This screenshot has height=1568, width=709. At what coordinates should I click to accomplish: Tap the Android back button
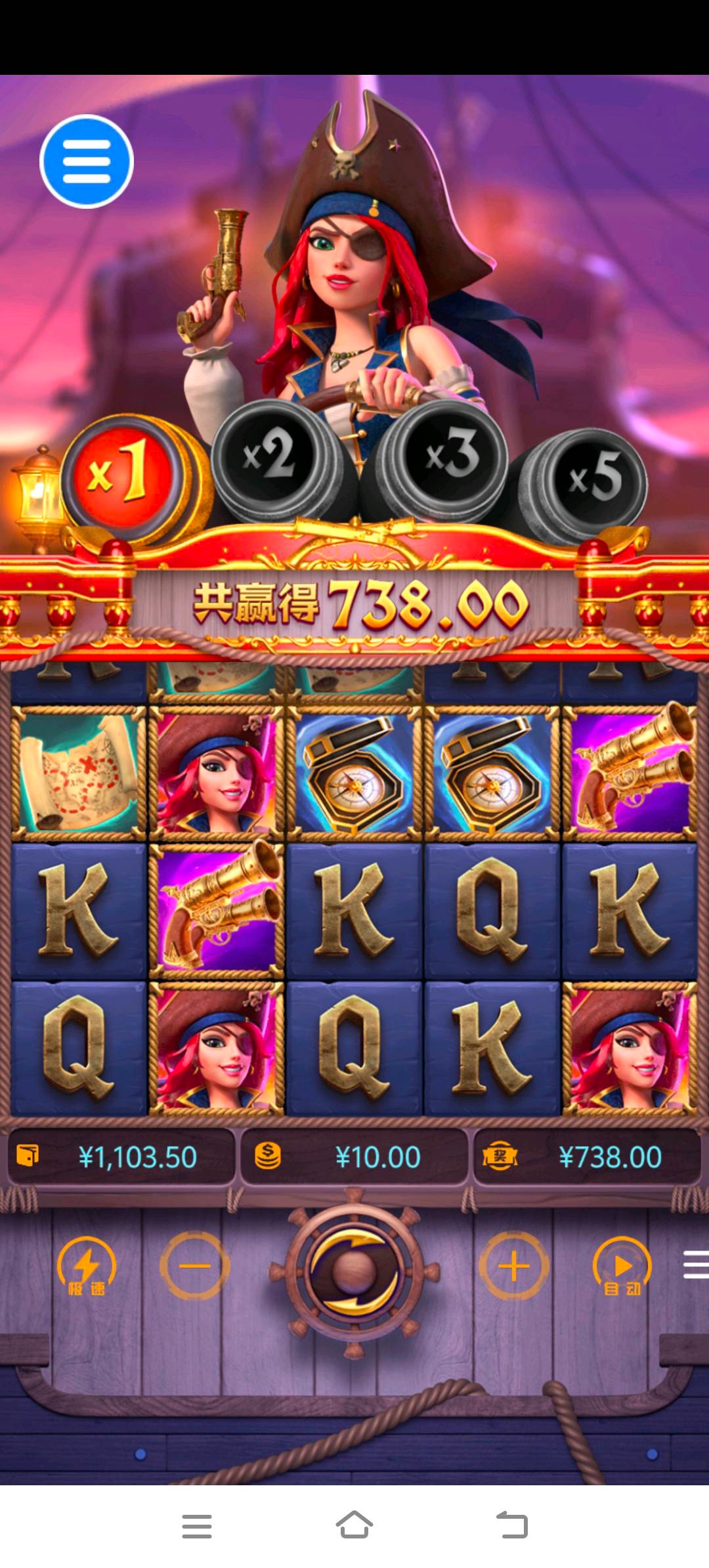click(x=512, y=1525)
